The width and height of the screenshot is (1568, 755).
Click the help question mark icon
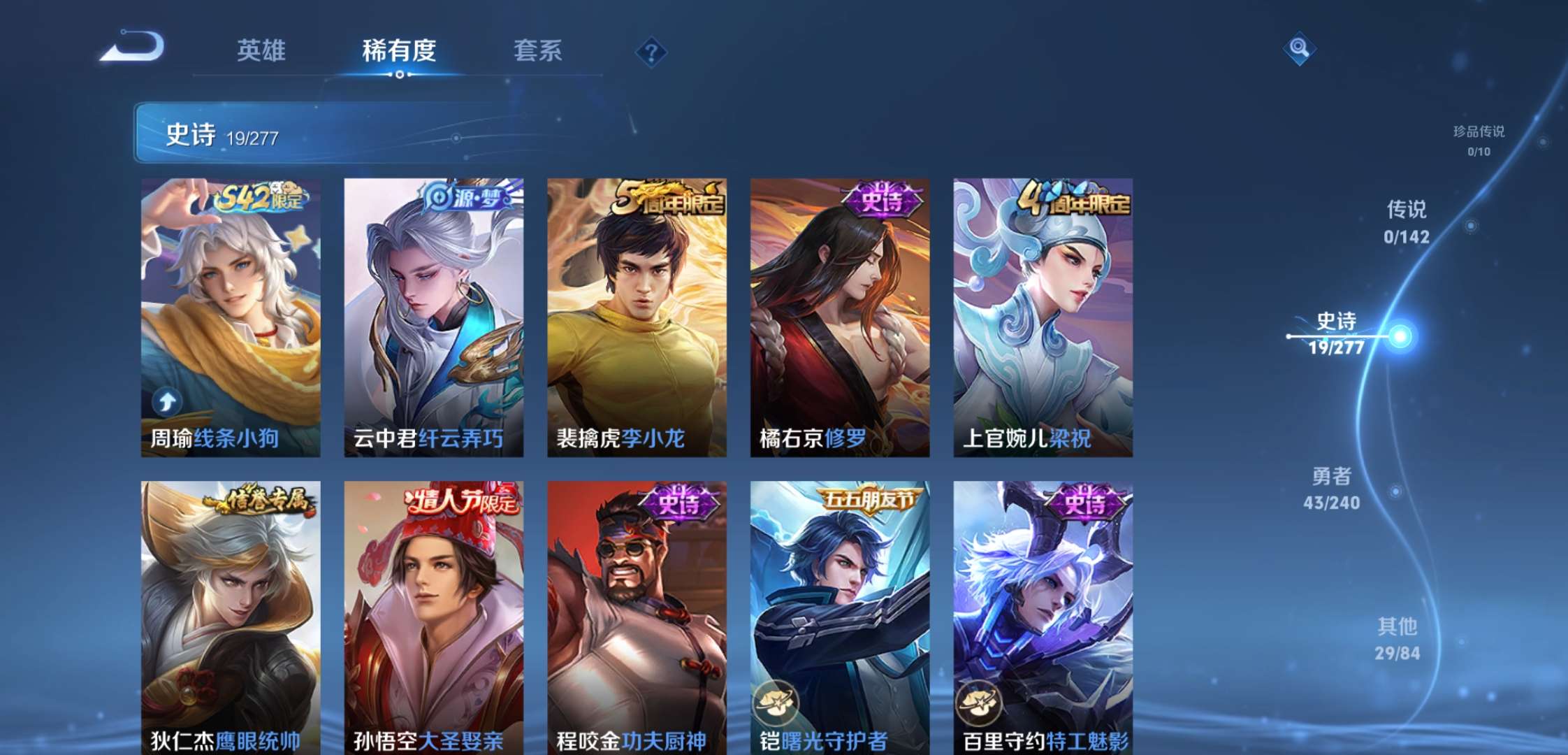pos(651,51)
